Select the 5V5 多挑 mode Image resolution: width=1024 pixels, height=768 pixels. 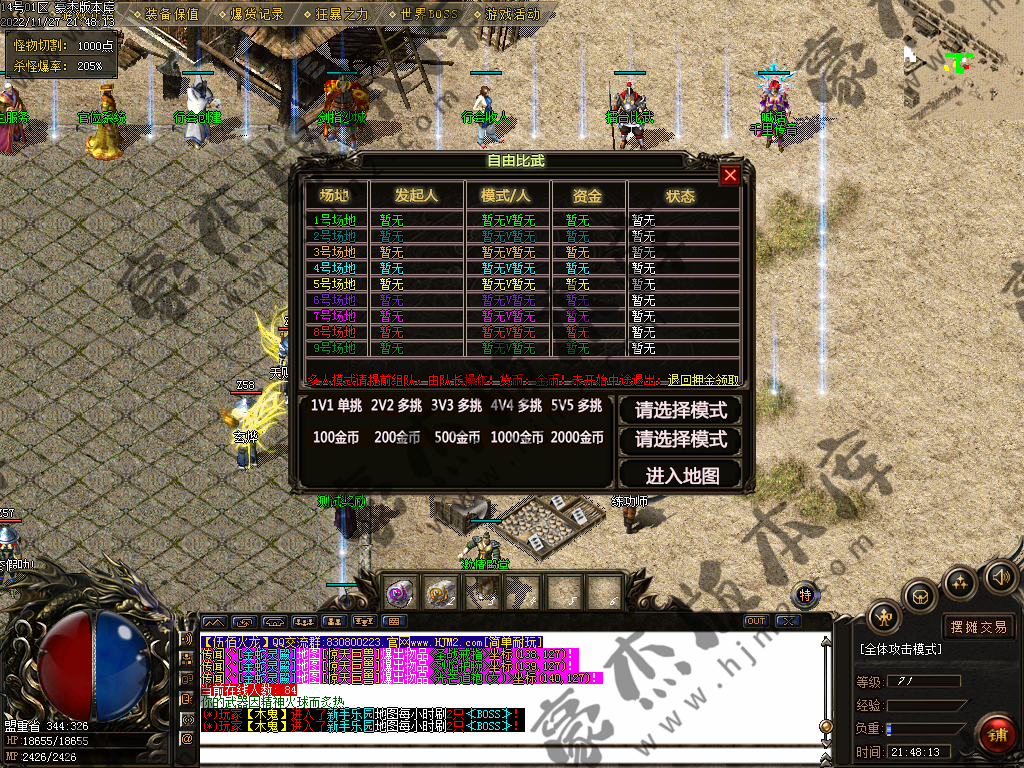[576, 406]
